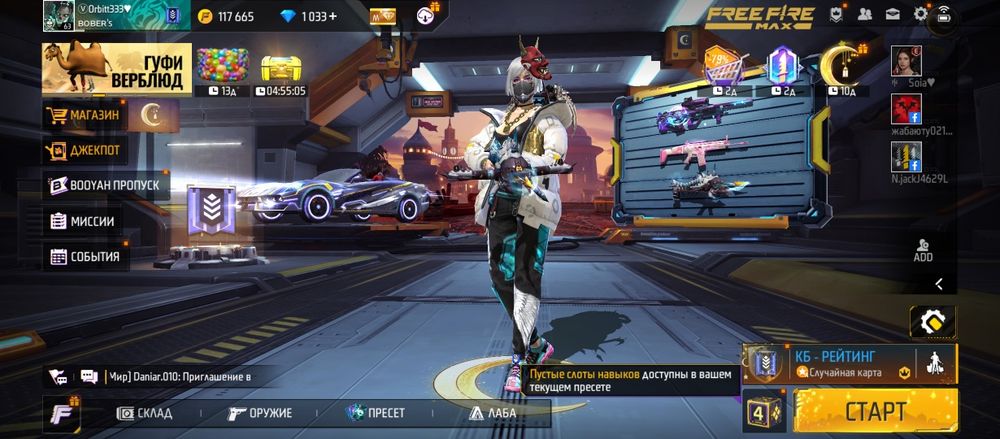Screen dimensions: 1000x439
Task: Start the match with the СТАРТ button
Action: pos(875,410)
